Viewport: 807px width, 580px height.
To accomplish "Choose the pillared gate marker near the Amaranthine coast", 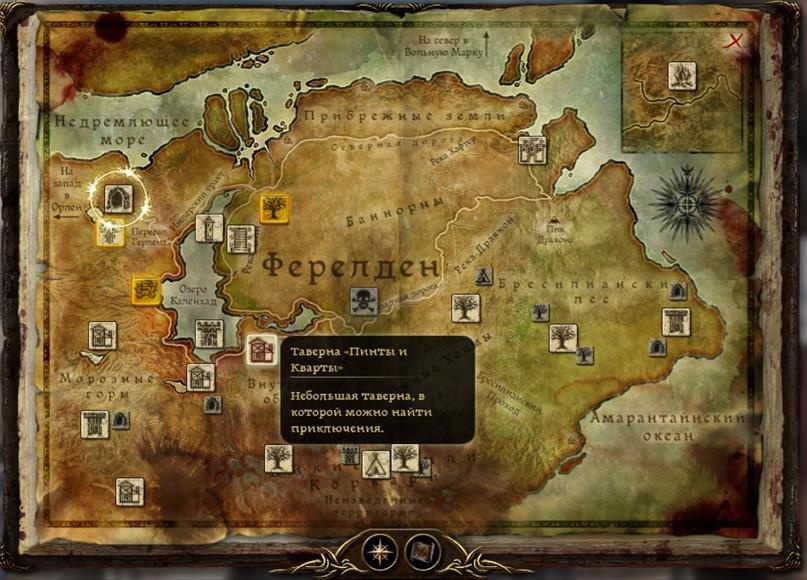I will click(x=676, y=322).
